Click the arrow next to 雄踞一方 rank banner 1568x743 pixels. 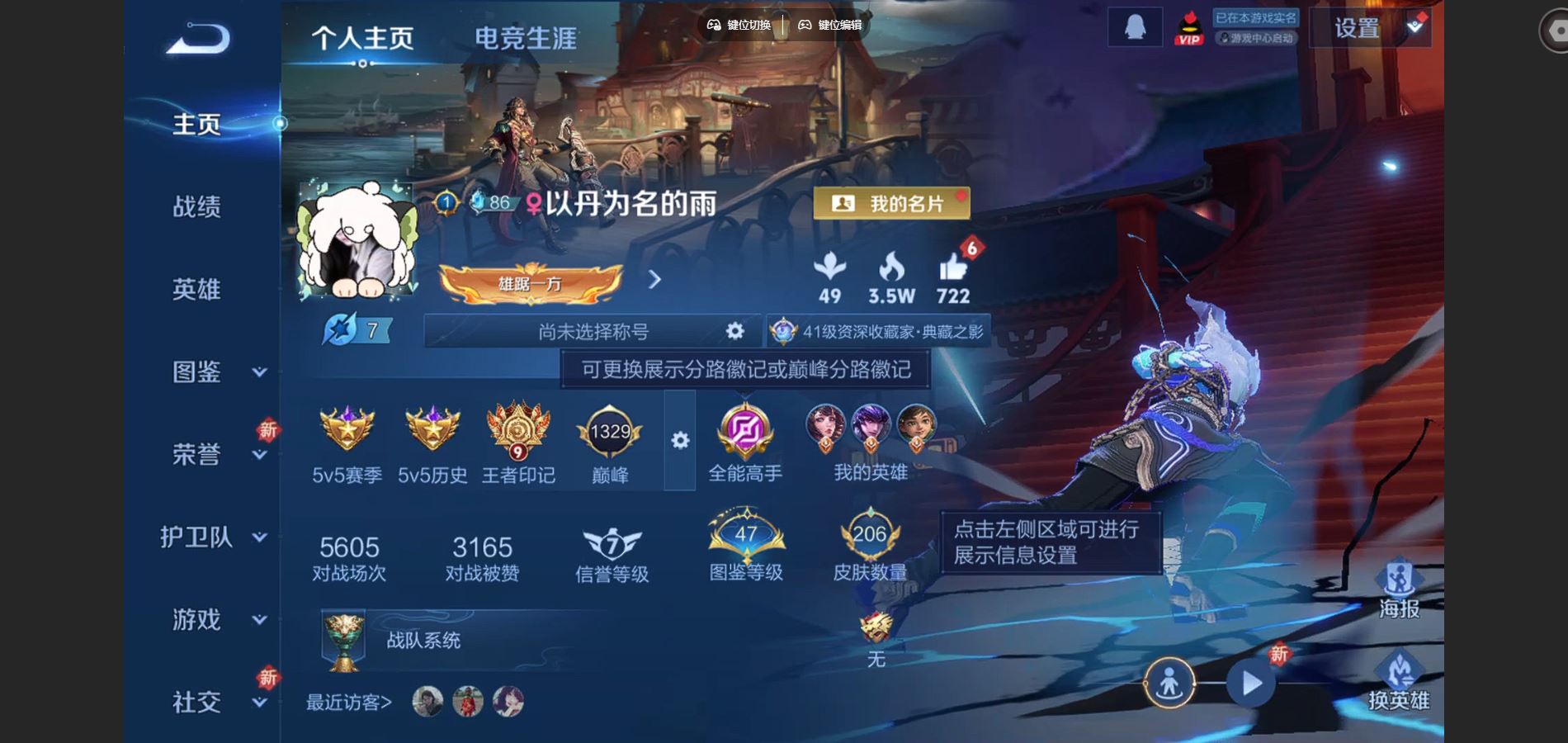[x=654, y=281]
